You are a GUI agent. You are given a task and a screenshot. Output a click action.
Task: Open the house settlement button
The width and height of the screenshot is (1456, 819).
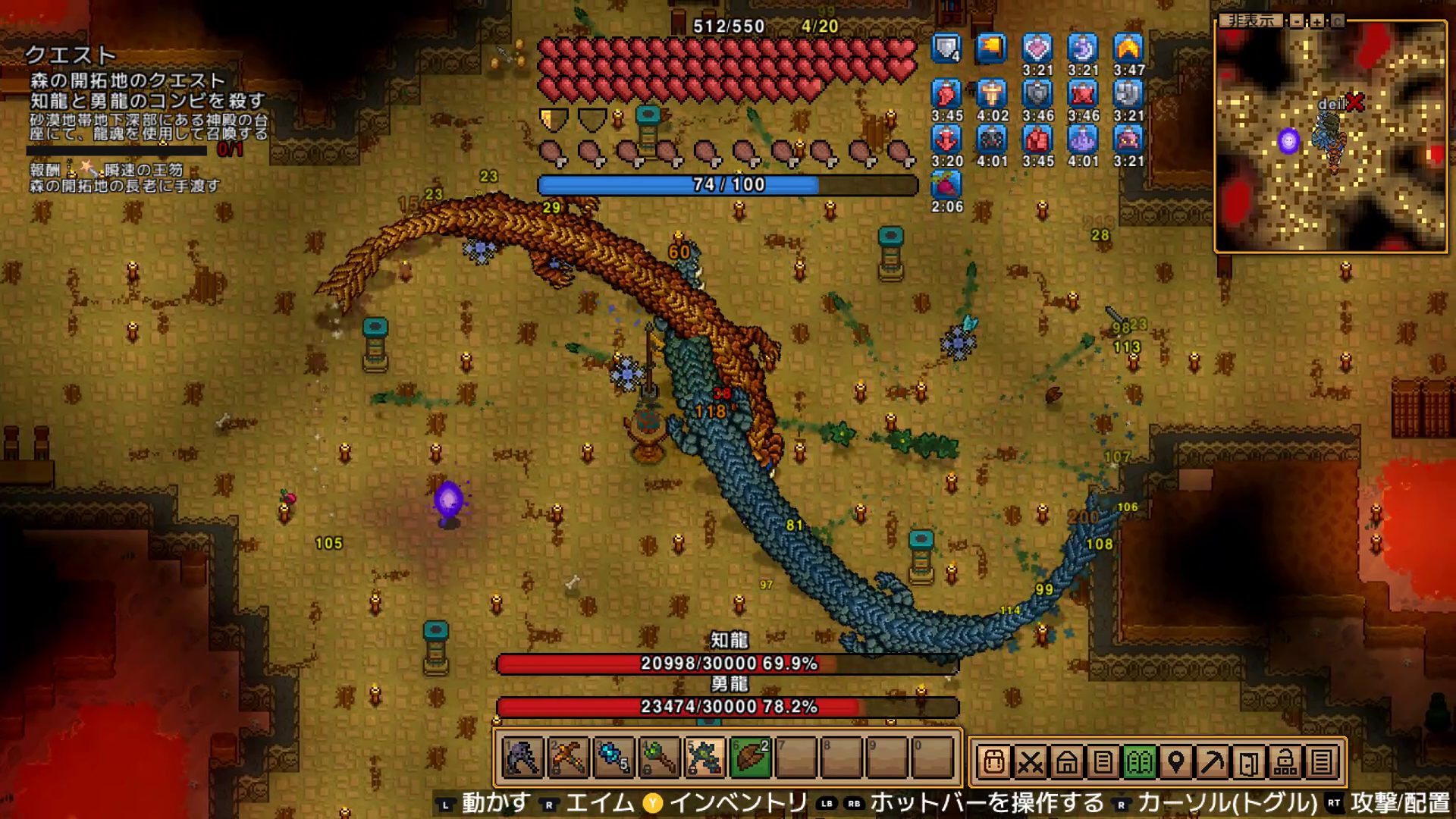click(x=1066, y=761)
